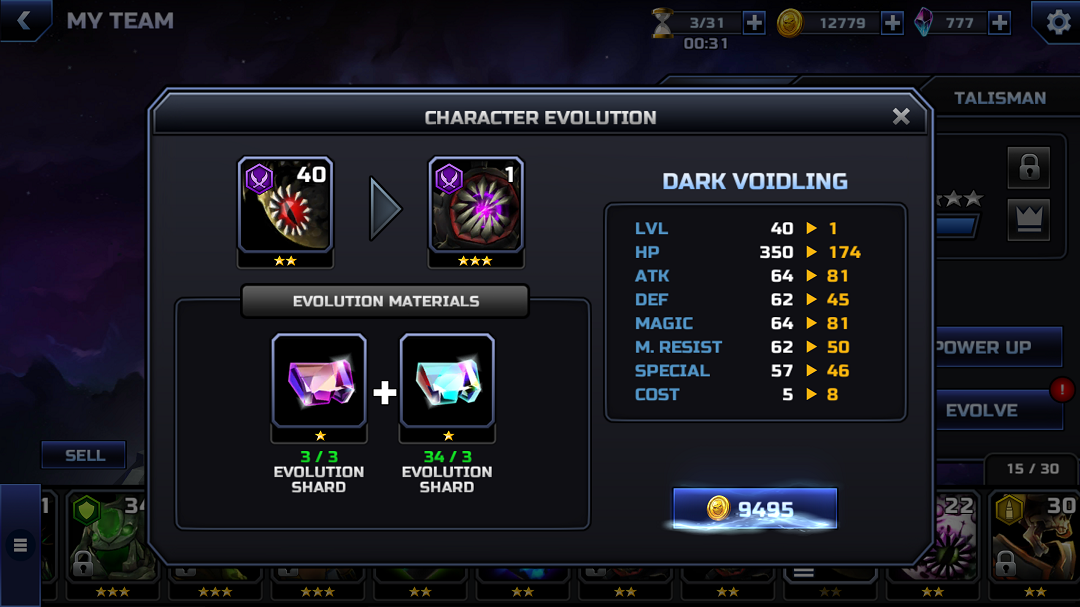Select the purple Evolution Shard material
This screenshot has height=607, width=1080.
pyautogui.click(x=319, y=381)
